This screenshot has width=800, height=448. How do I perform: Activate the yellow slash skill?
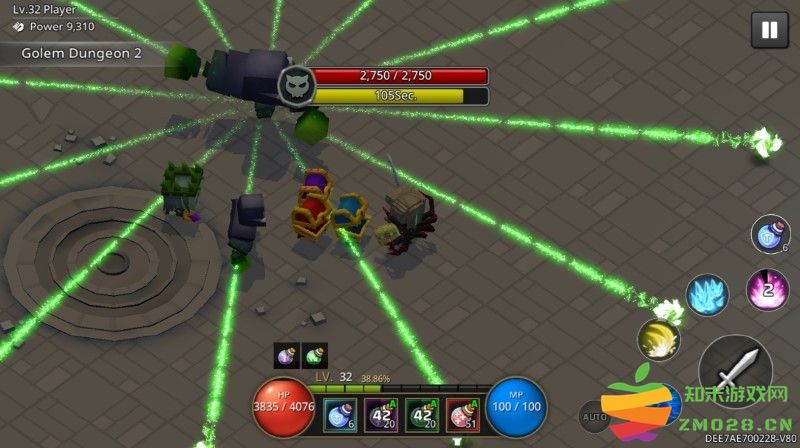[x=658, y=340]
